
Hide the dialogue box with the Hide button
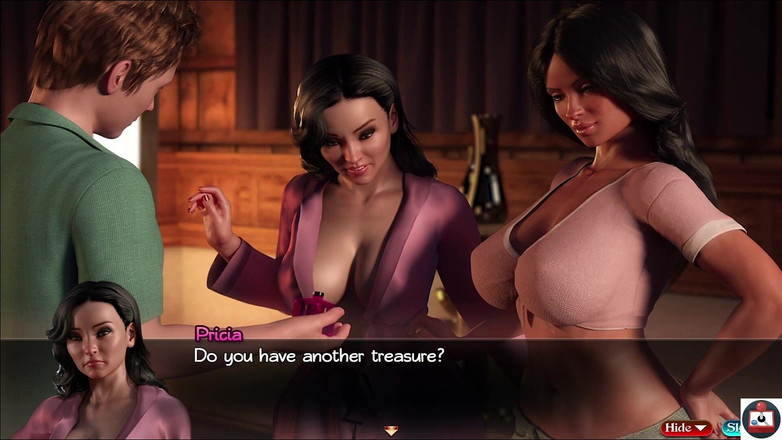[686, 428]
